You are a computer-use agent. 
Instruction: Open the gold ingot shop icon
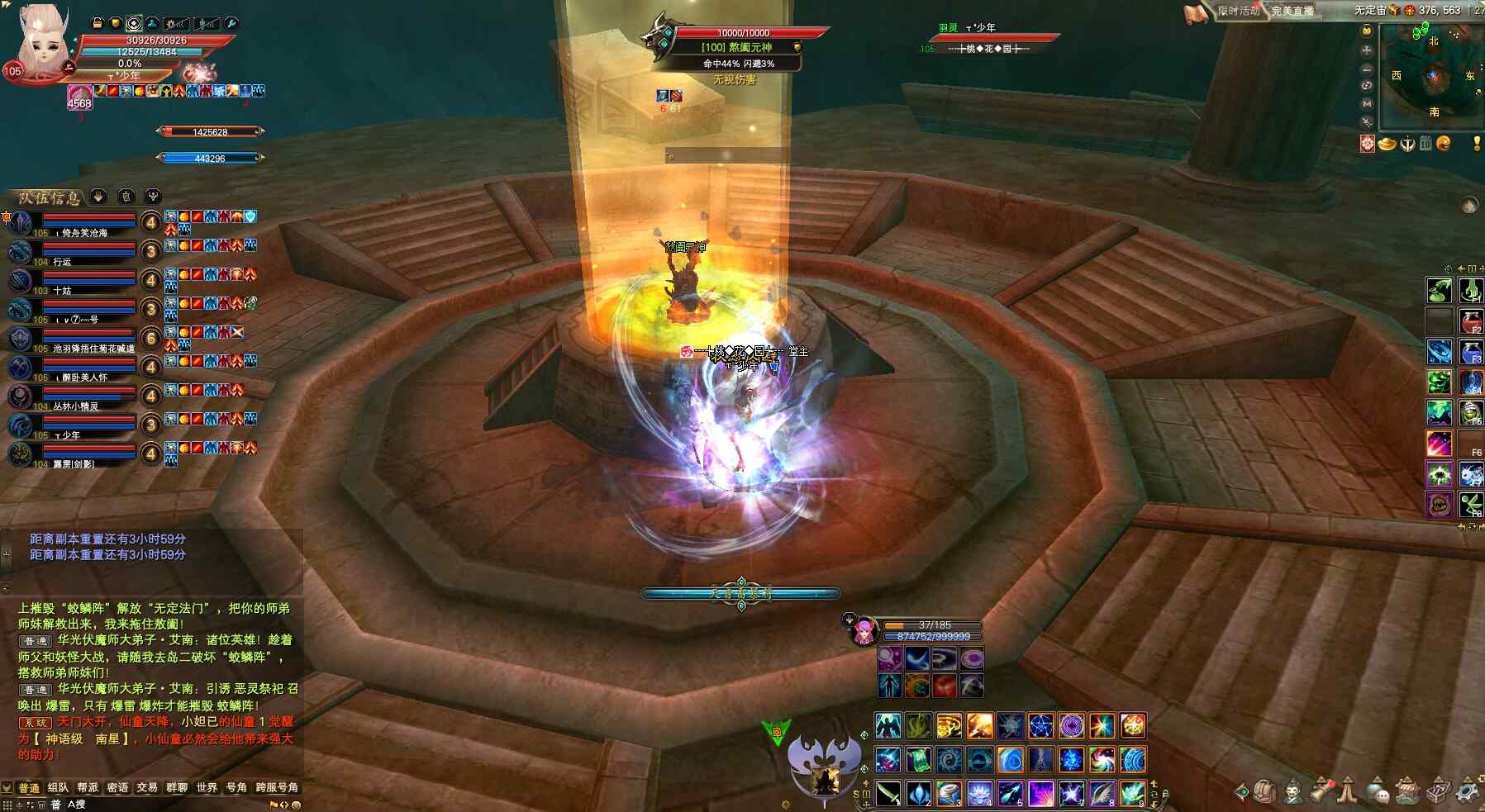tap(1387, 144)
